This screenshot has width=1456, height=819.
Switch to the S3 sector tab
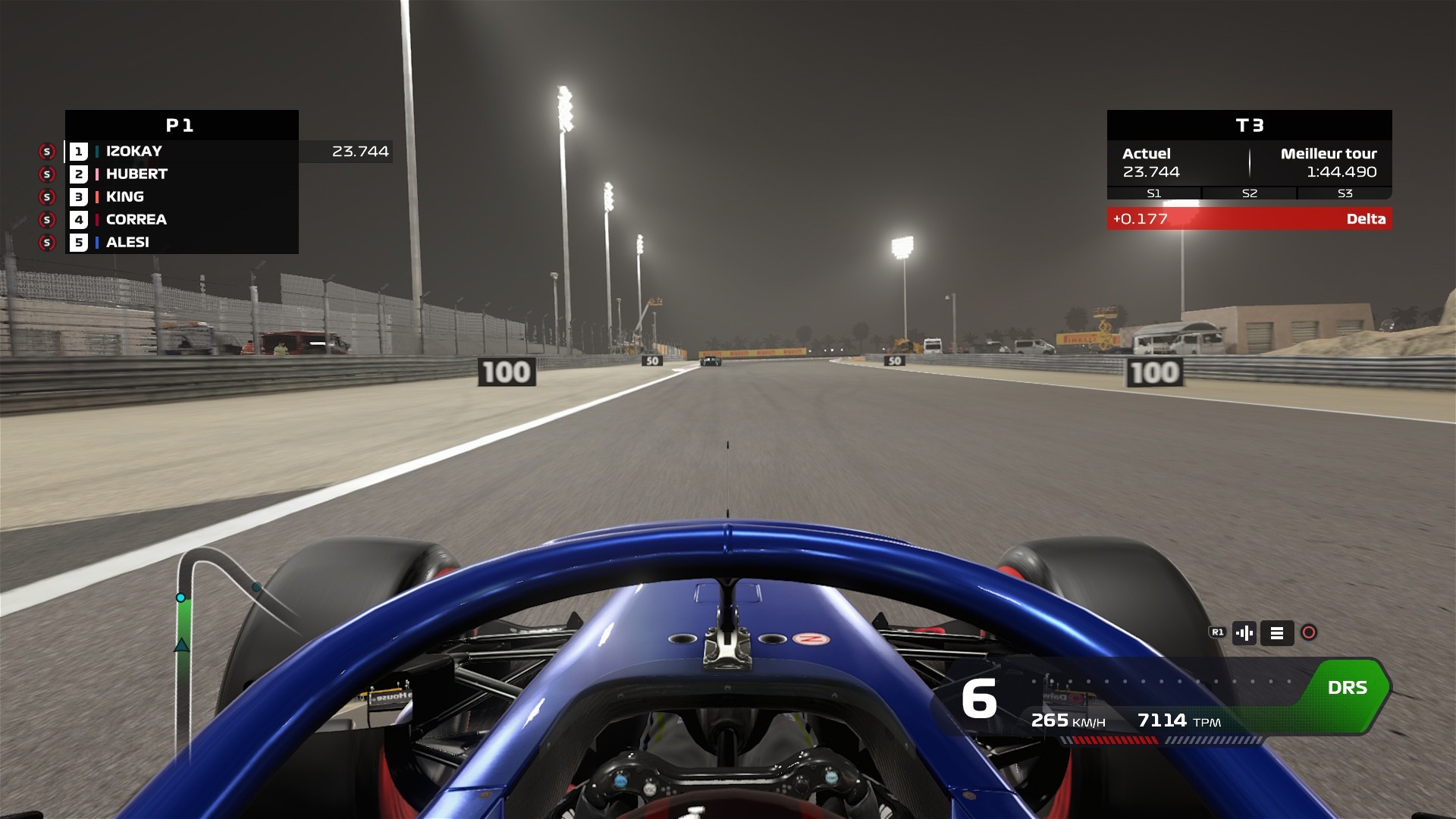click(1344, 193)
